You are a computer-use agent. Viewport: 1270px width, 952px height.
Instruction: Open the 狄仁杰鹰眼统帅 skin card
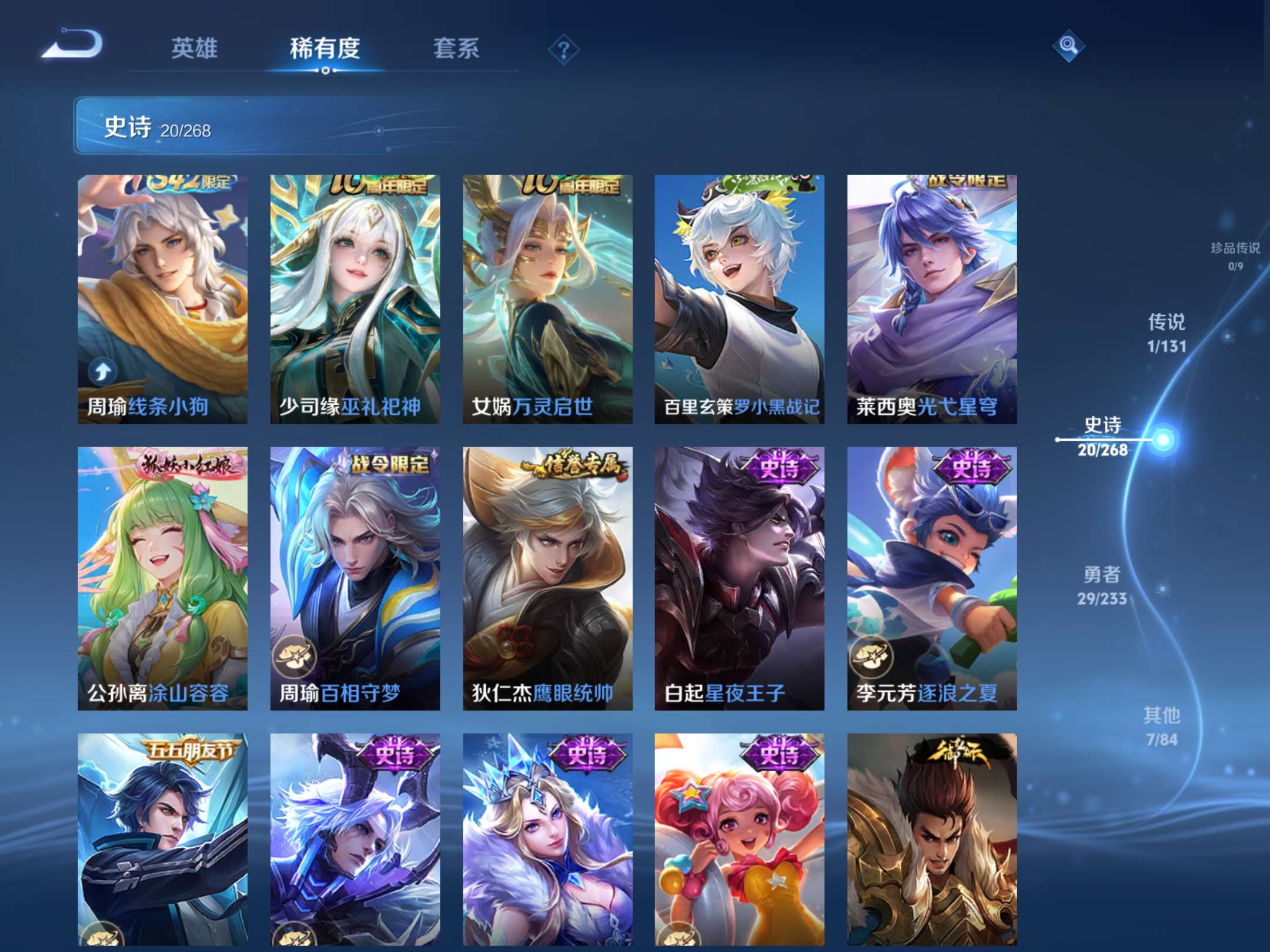(x=547, y=576)
